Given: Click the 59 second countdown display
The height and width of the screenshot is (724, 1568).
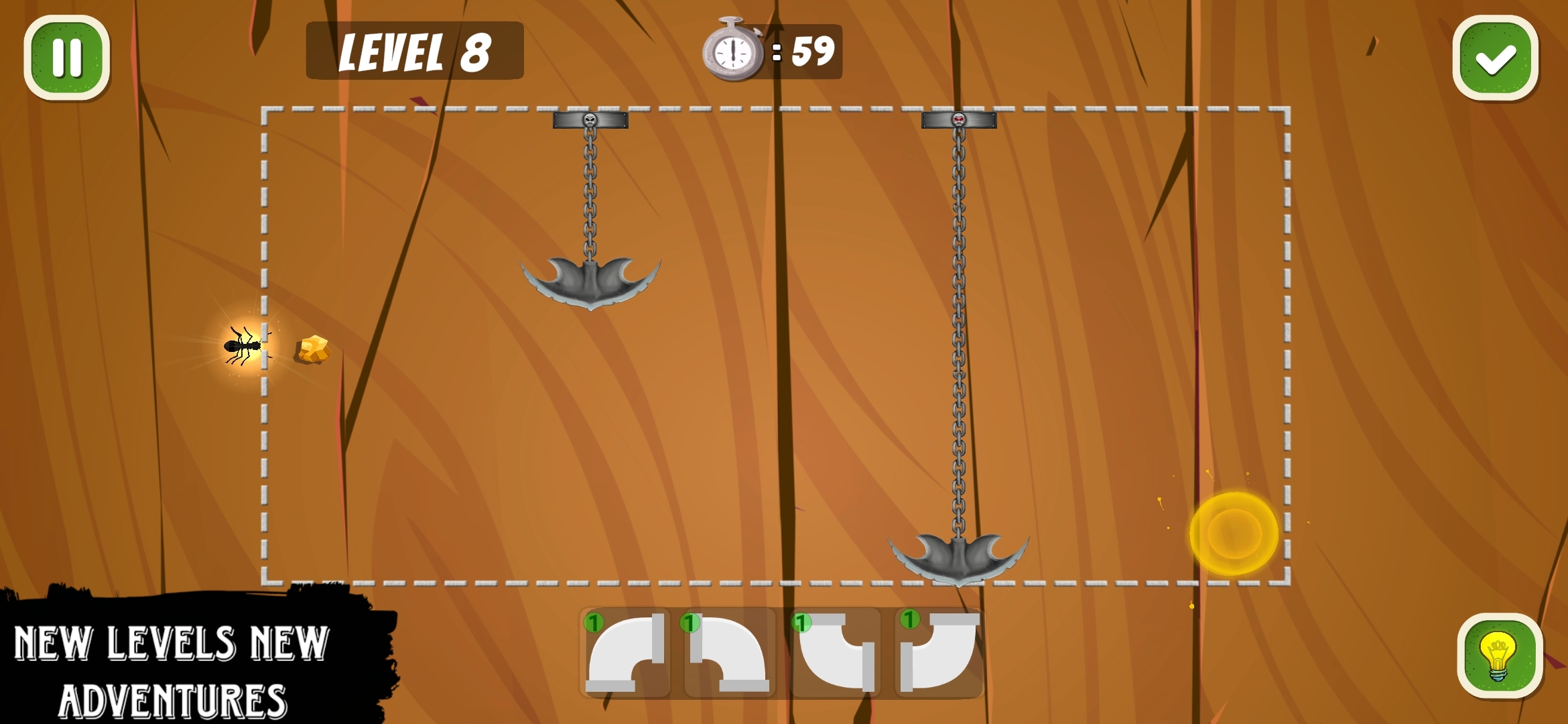Looking at the screenshot, I should coord(811,50).
